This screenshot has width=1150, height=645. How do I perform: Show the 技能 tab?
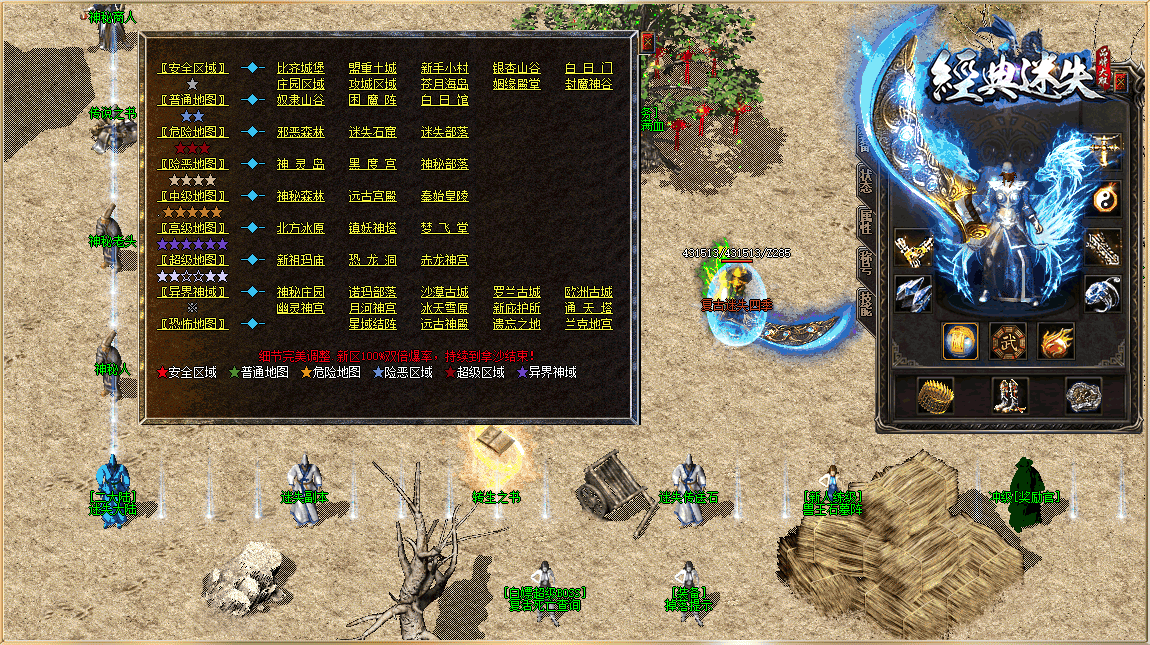[866, 303]
